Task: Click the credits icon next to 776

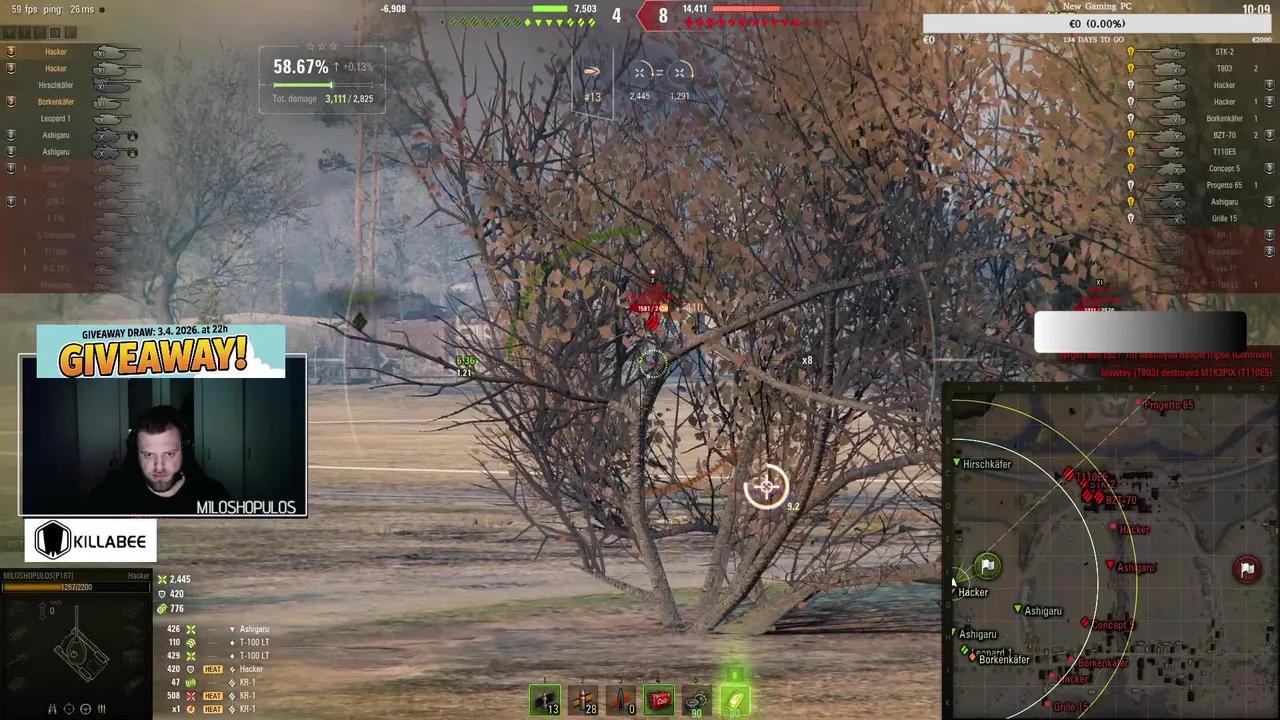Action: pyautogui.click(x=160, y=610)
